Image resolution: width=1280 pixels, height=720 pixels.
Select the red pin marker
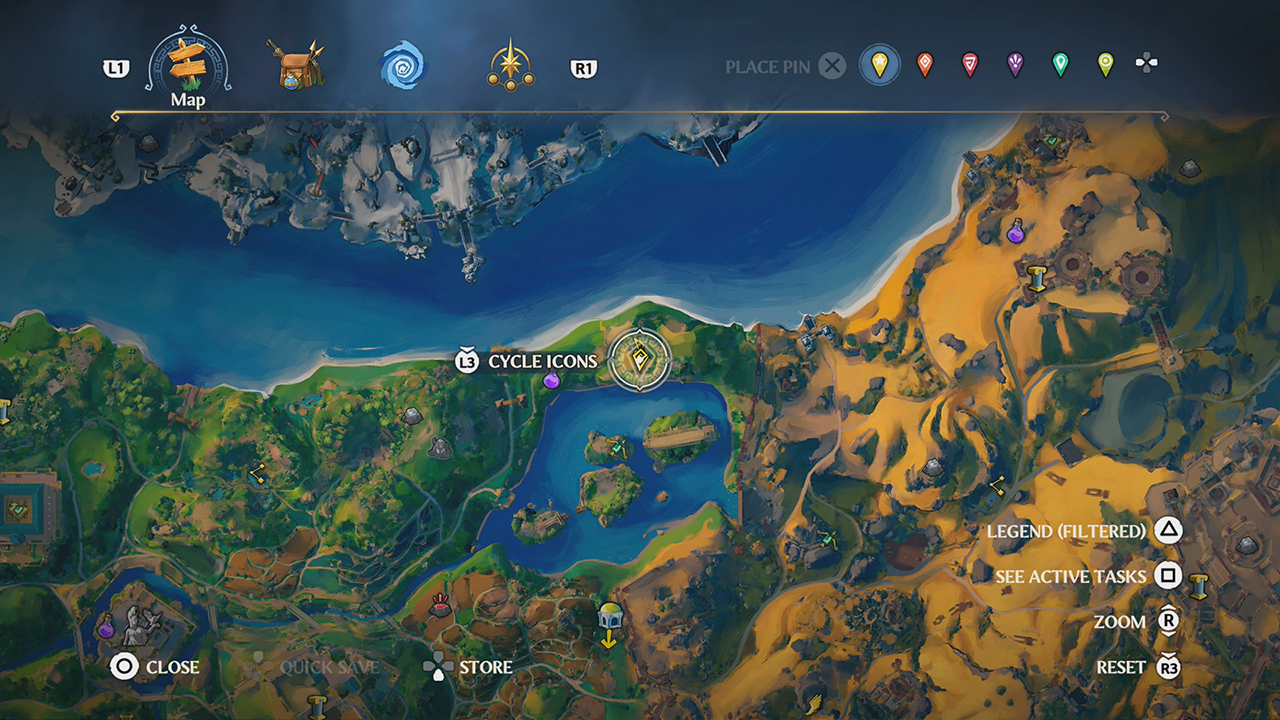(x=968, y=63)
